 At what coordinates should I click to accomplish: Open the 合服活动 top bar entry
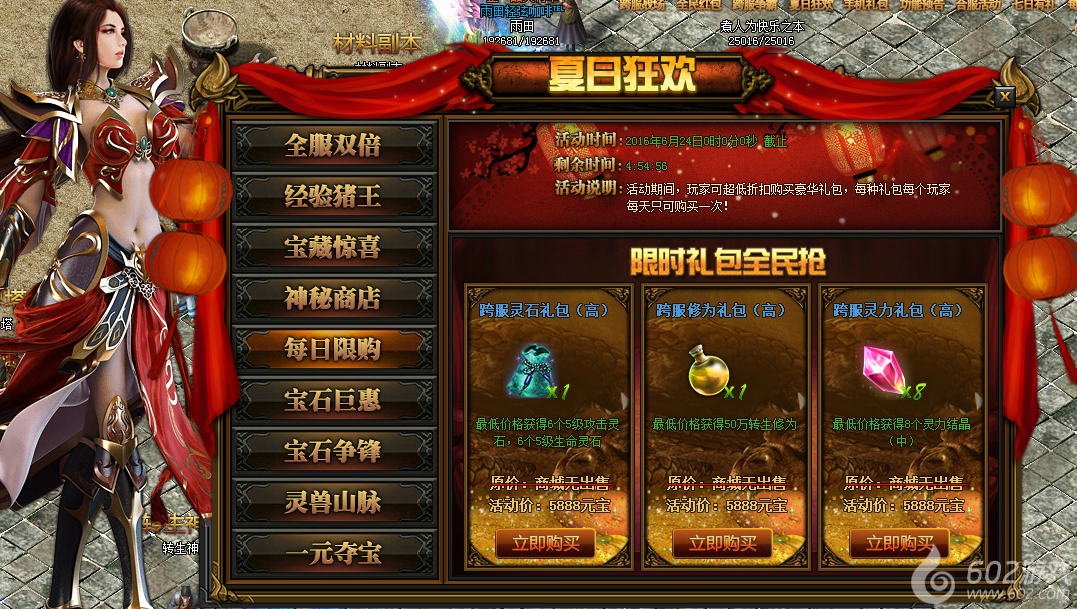[x=981, y=5]
